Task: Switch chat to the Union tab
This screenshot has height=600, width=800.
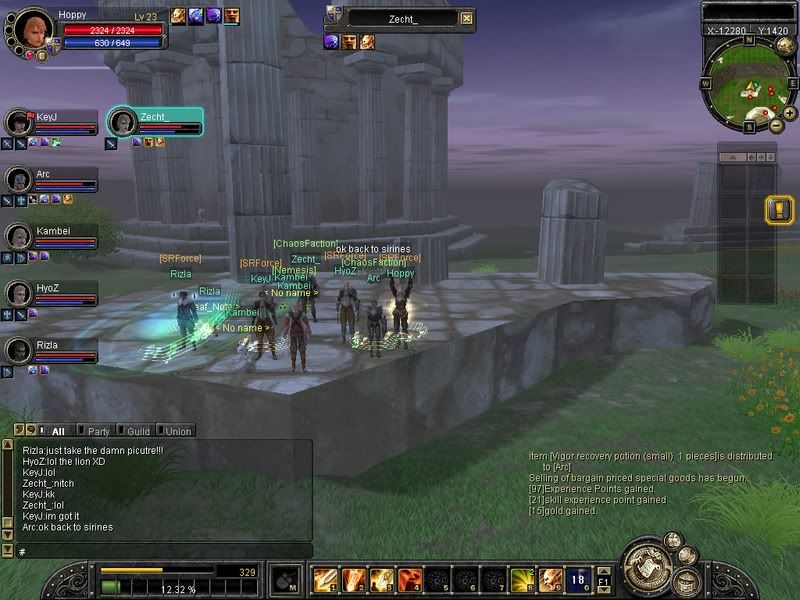Action: [x=178, y=431]
